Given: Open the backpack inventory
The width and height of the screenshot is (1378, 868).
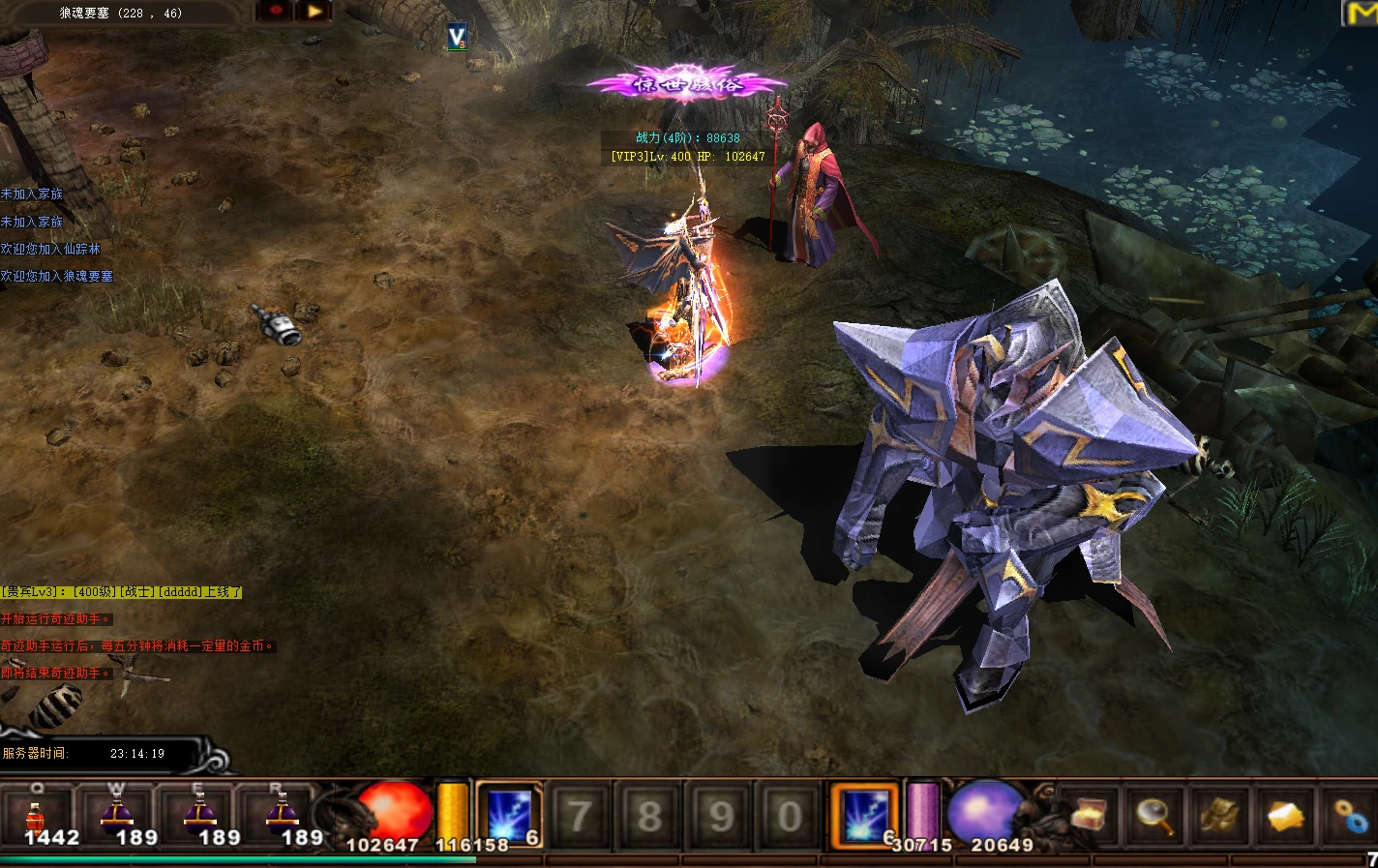Looking at the screenshot, I should pyautogui.click(x=1219, y=816).
